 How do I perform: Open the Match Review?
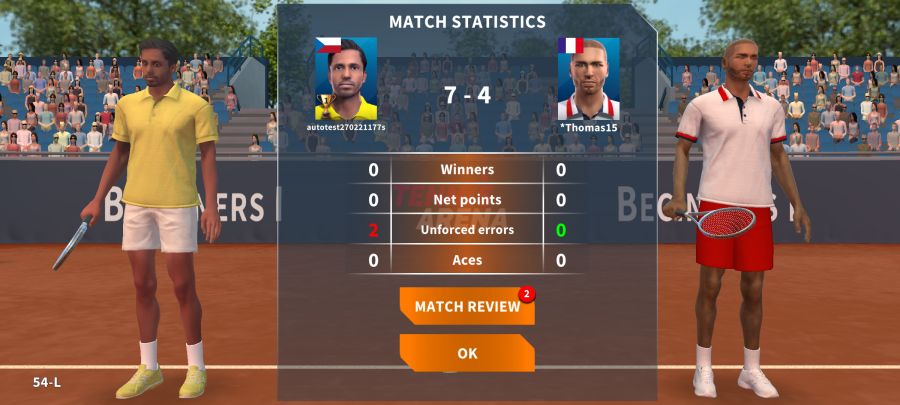pos(467,306)
